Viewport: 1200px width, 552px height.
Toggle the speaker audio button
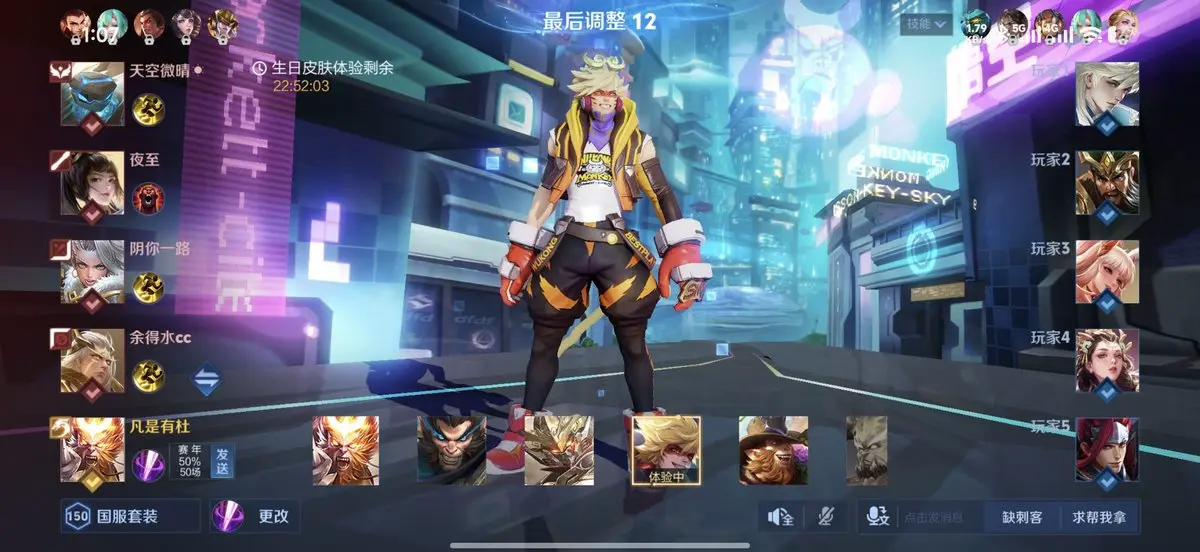coord(780,516)
